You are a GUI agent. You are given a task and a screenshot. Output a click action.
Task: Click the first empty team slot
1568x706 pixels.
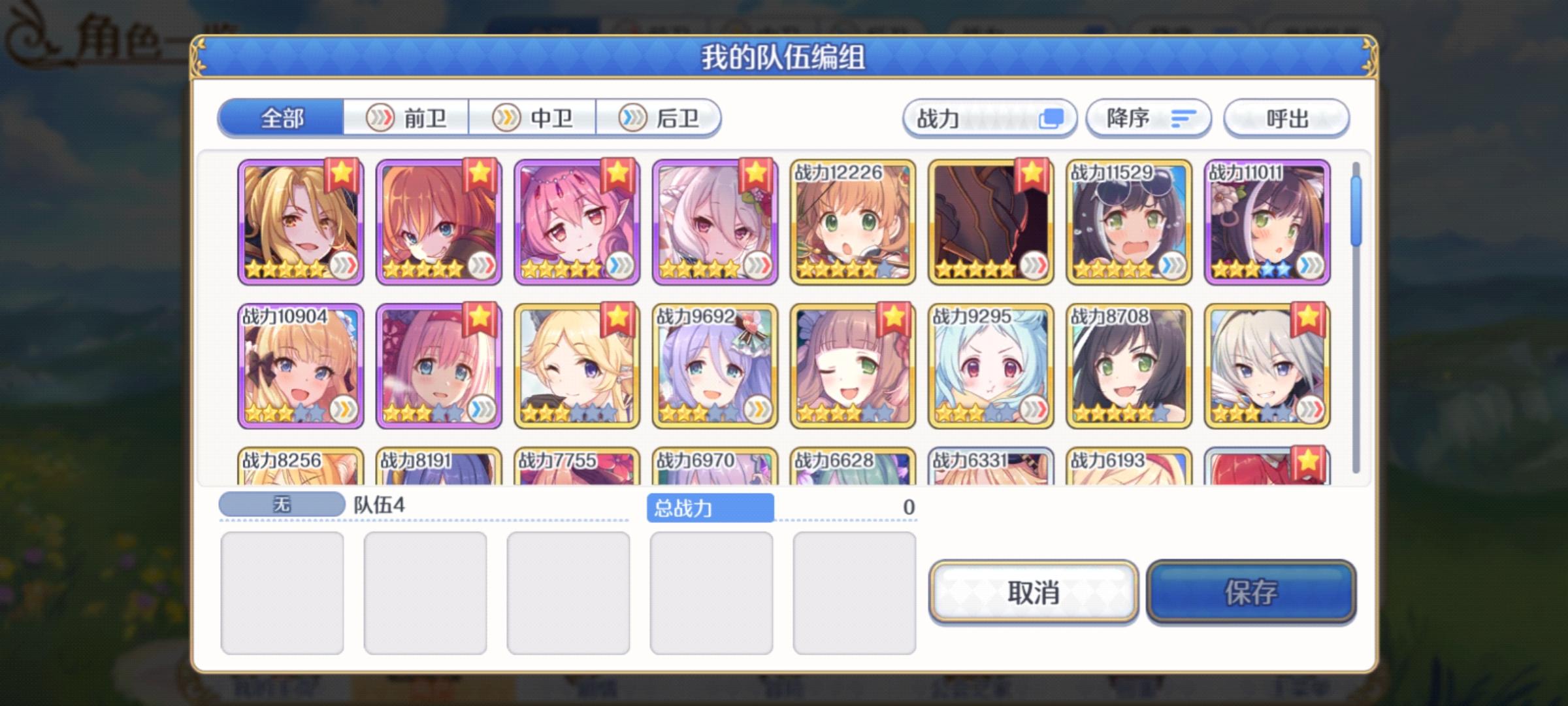pos(284,592)
